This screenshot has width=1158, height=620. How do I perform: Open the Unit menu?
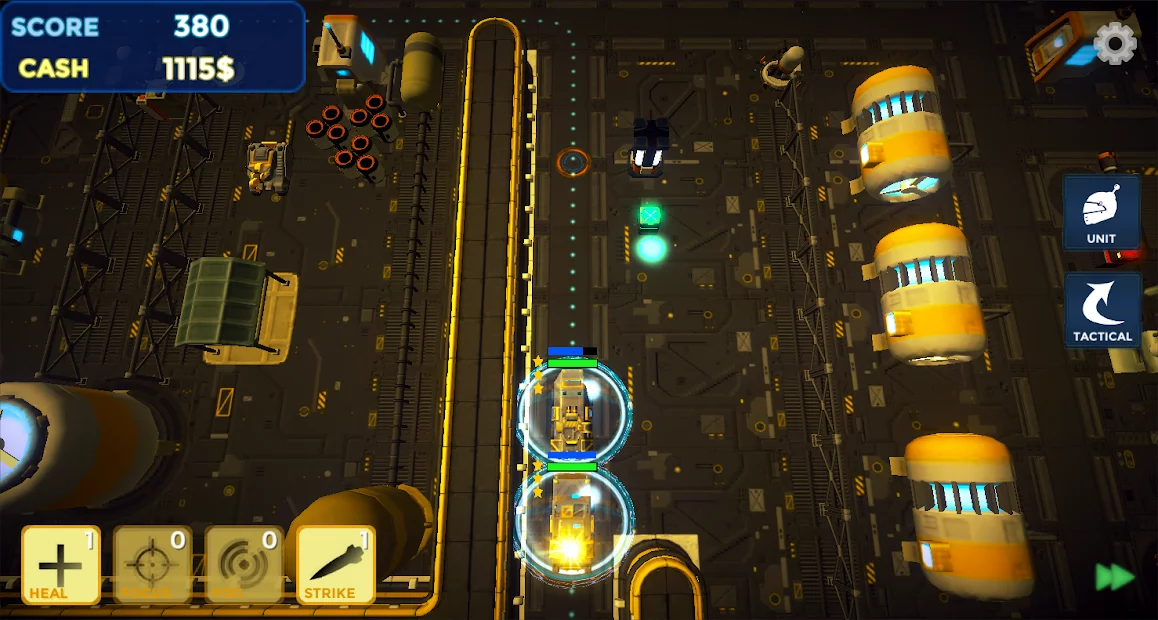point(1102,212)
